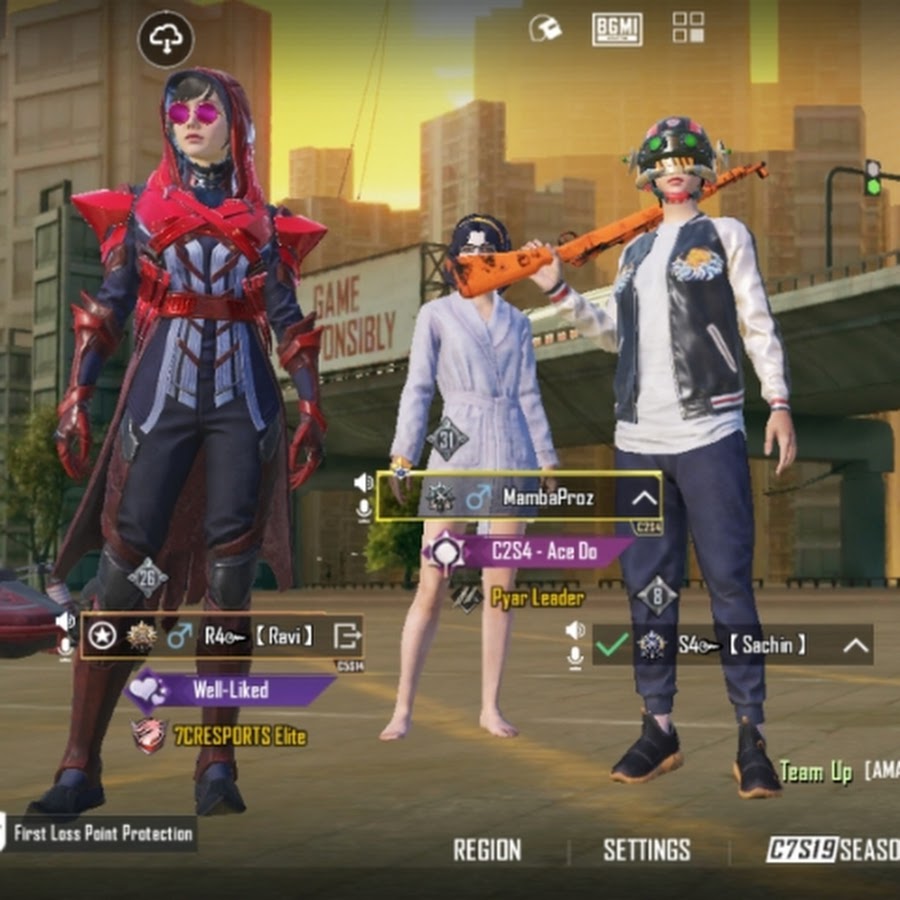
Task: Select the MambaProz name plate
Action: pyautogui.click(x=518, y=497)
